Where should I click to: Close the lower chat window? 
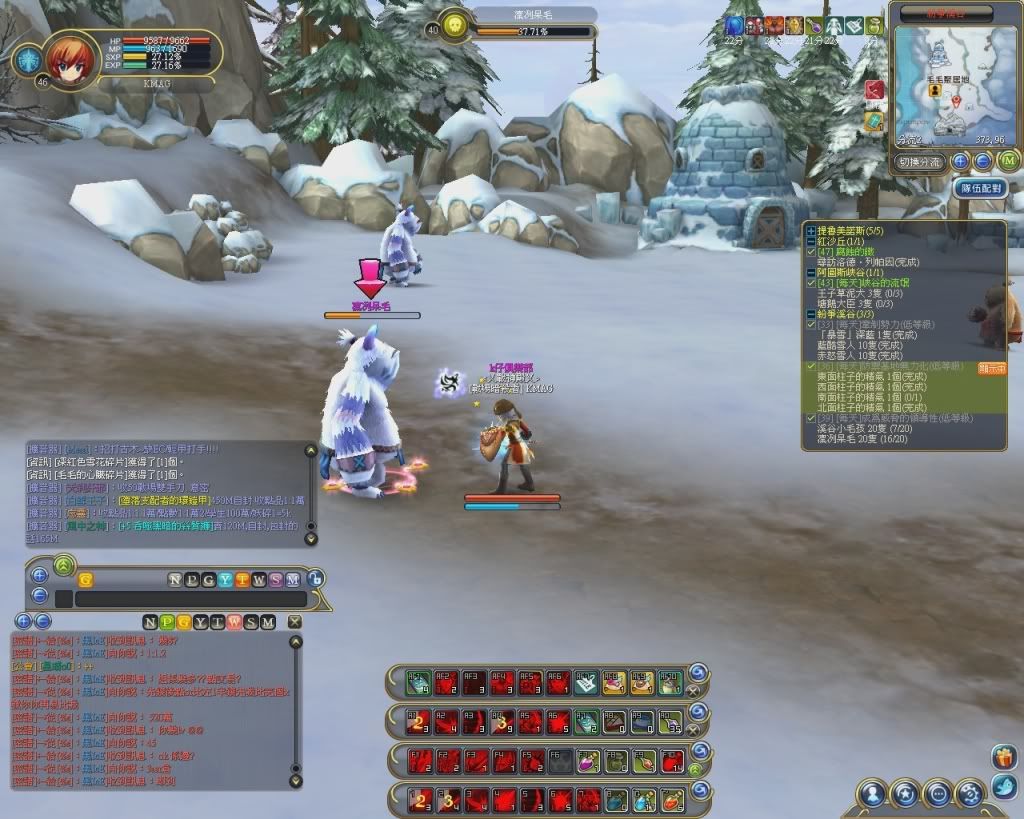click(x=294, y=622)
